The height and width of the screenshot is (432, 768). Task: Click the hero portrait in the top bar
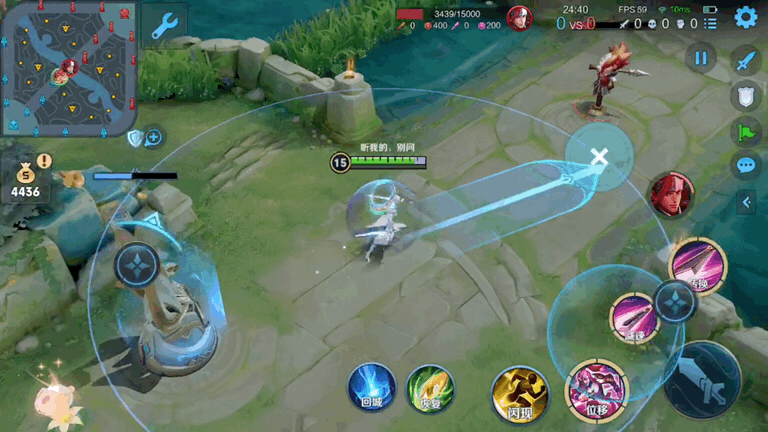coord(519,18)
